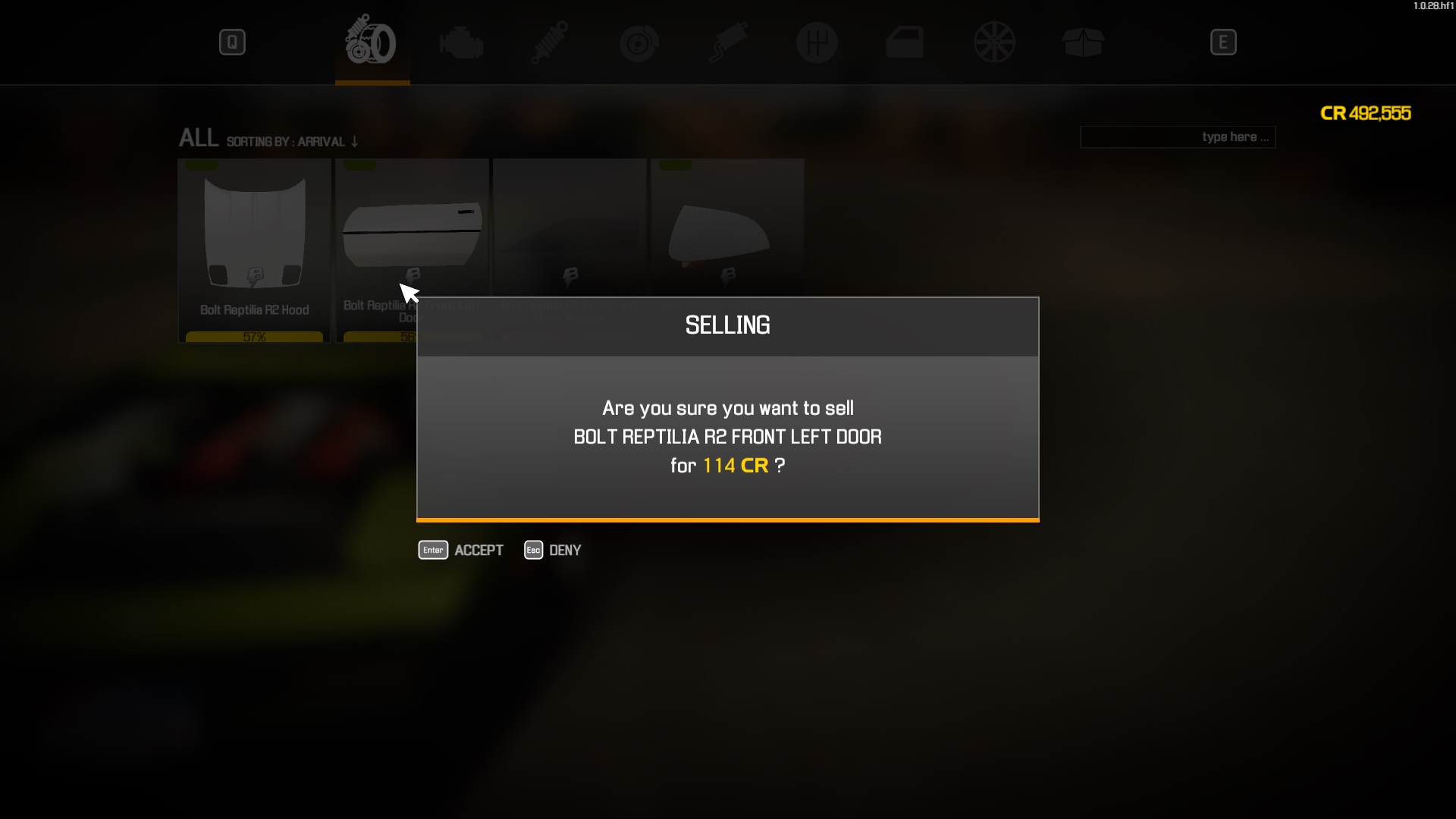The height and width of the screenshot is (819, 1456).
Task: Select the body panels door category
Action: pyautogui.click(x=905, y=42)
